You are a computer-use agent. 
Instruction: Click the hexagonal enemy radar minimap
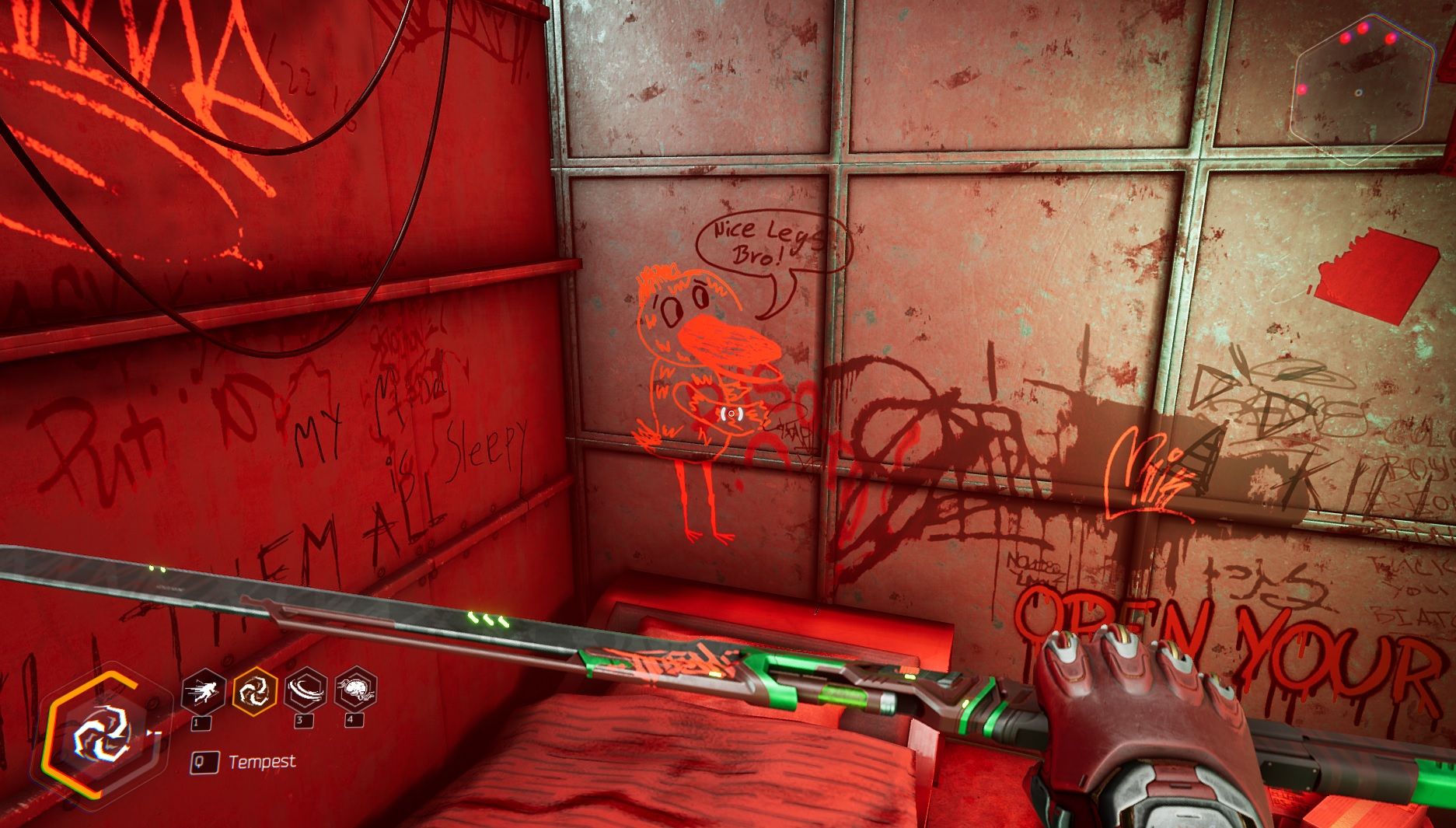[x=1361, y=90]
